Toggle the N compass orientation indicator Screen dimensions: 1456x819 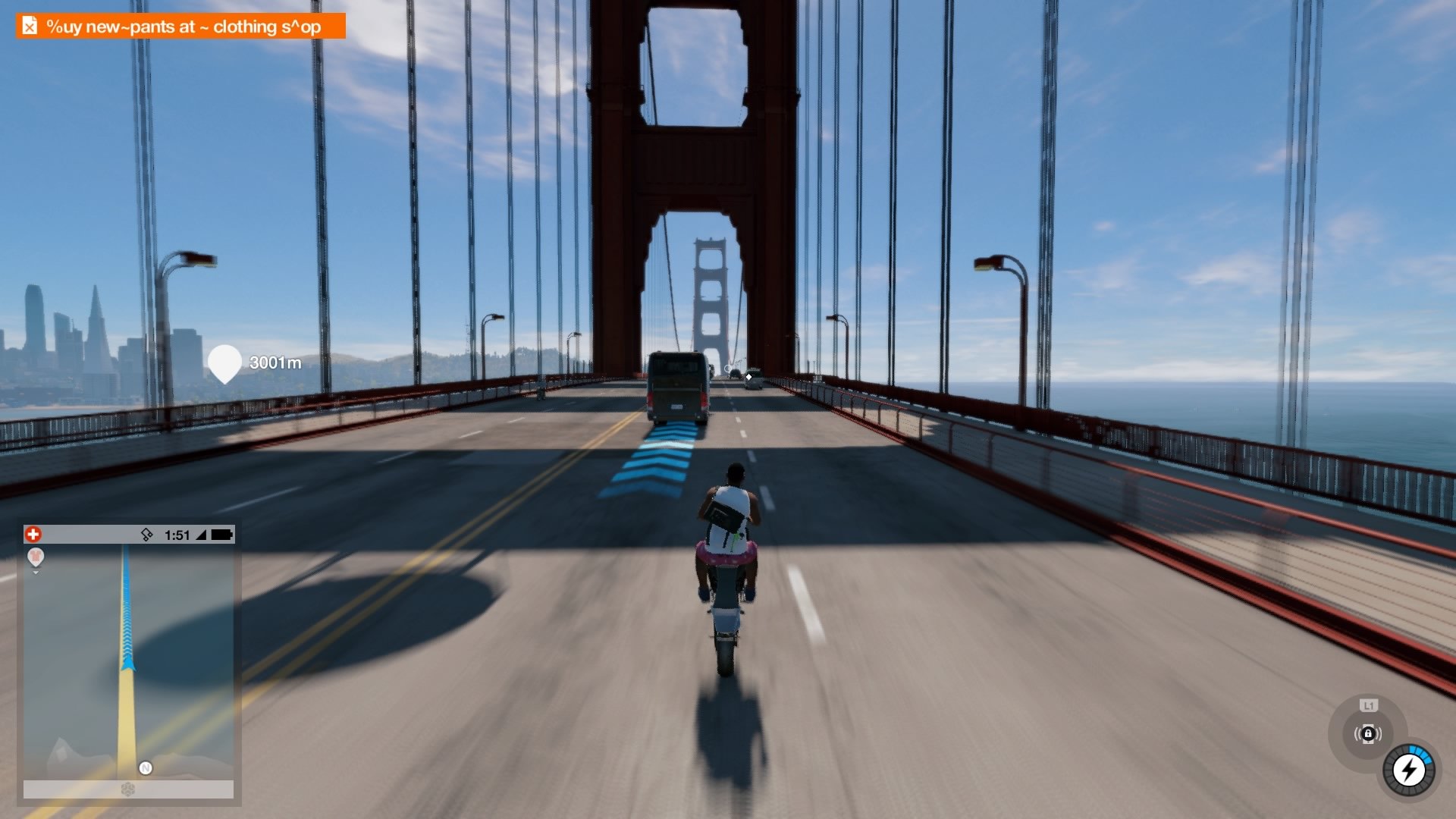point(145,767)
